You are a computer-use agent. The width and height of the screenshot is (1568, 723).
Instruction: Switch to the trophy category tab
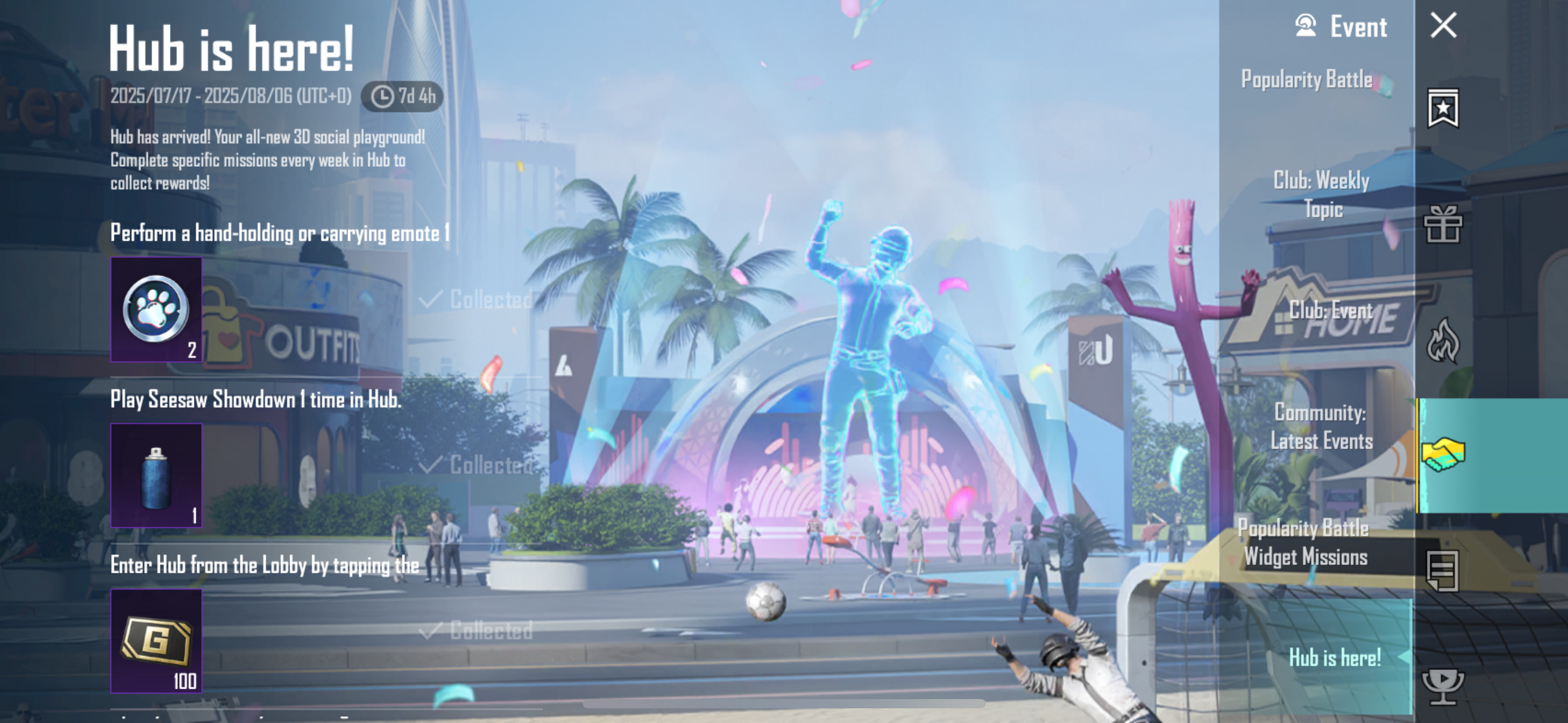(x=1443, y=685)
